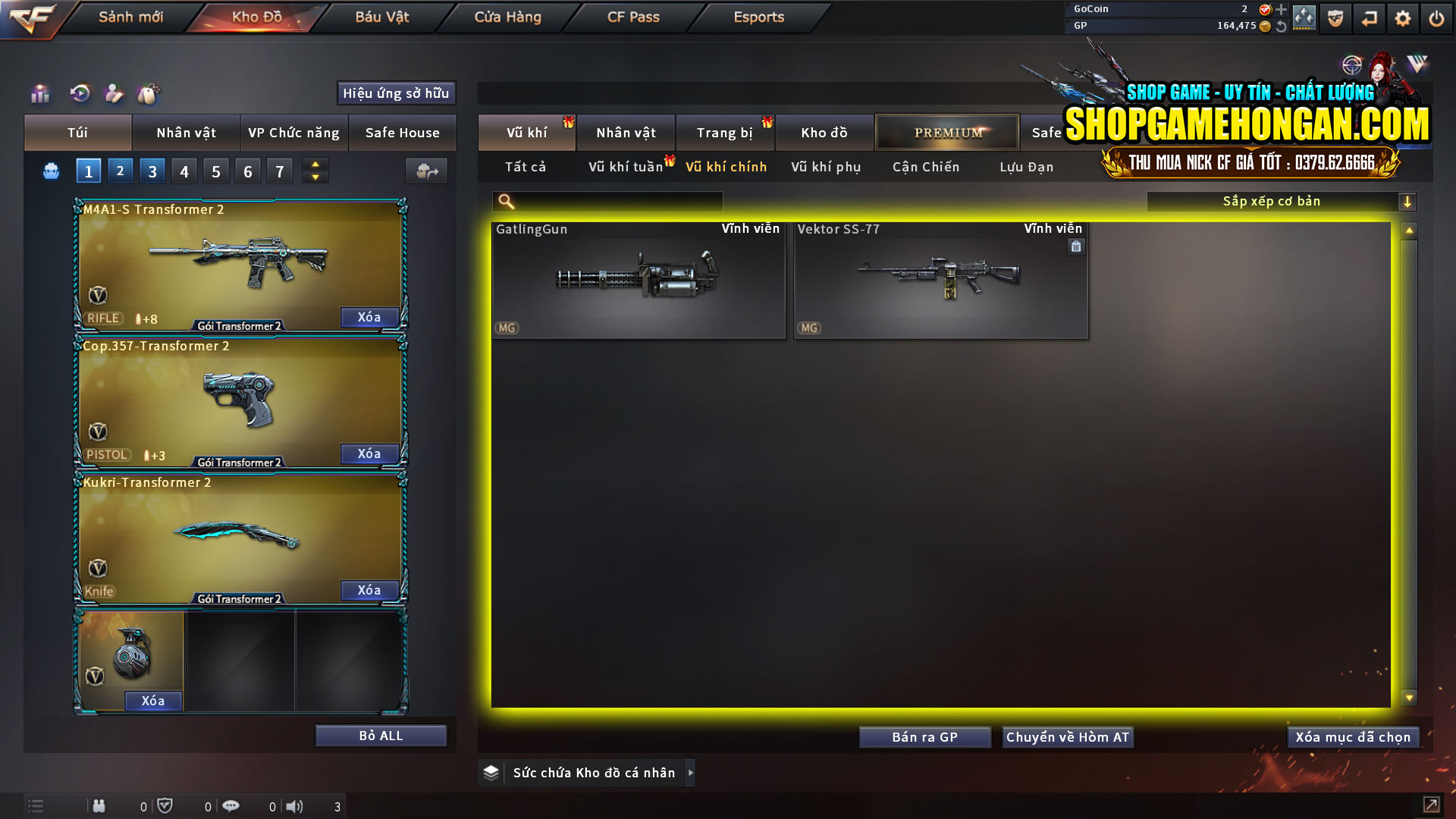The height and width of the screenshot is (819, 1456).
Task: Click the GP refresh icon
Action: click(x=1280, y=26)
